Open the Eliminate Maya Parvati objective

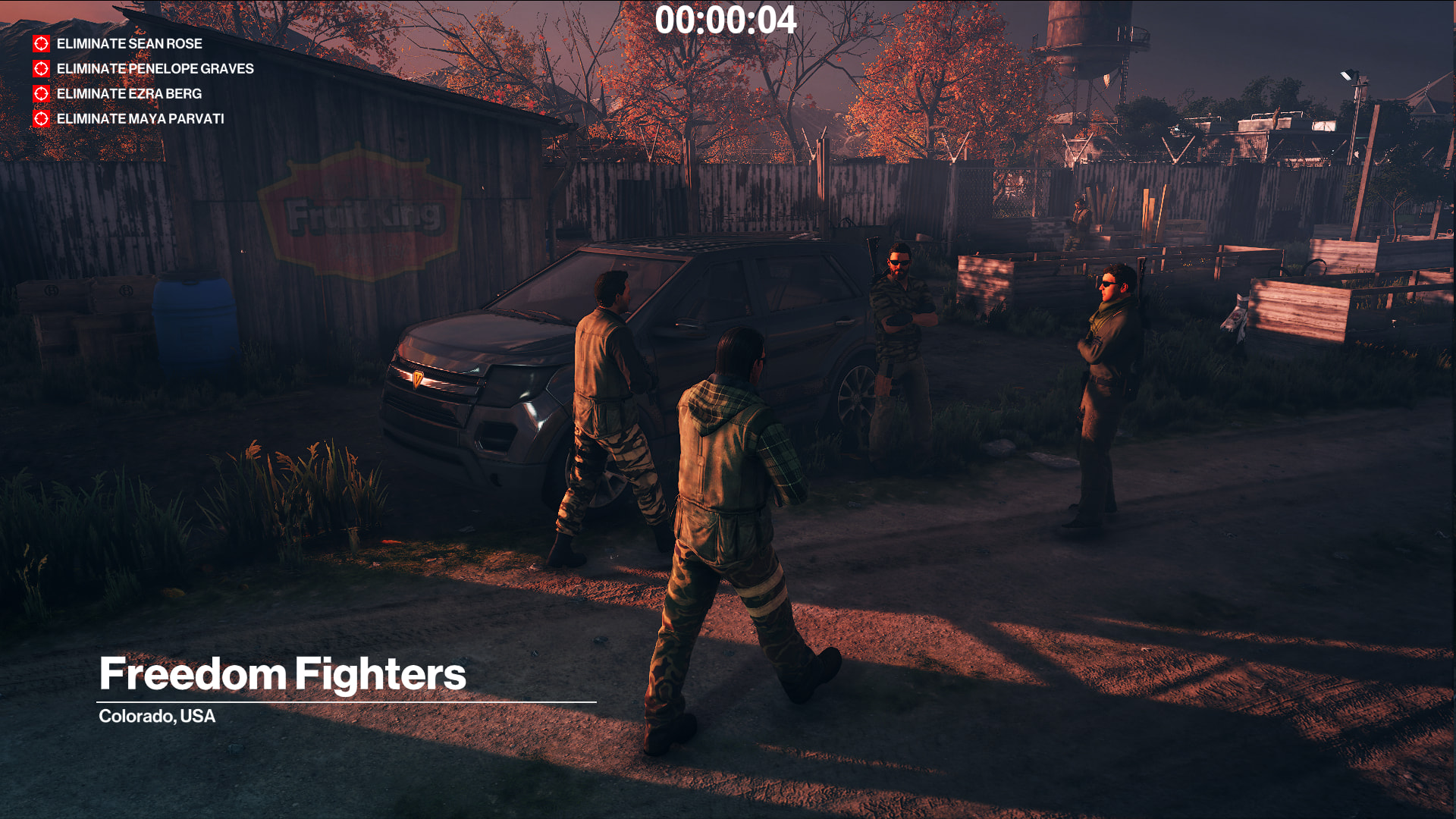pos(140,119)
